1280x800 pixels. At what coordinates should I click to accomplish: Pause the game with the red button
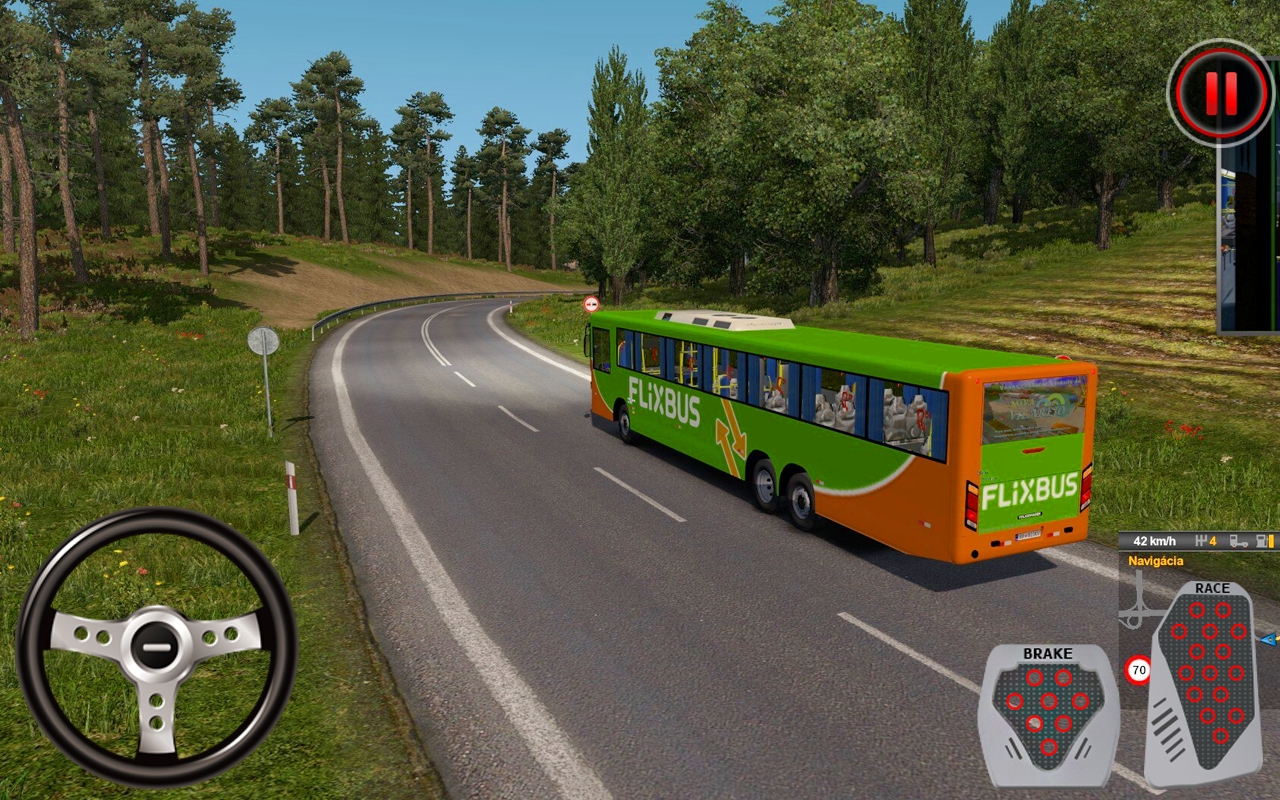pos(1221,93)
